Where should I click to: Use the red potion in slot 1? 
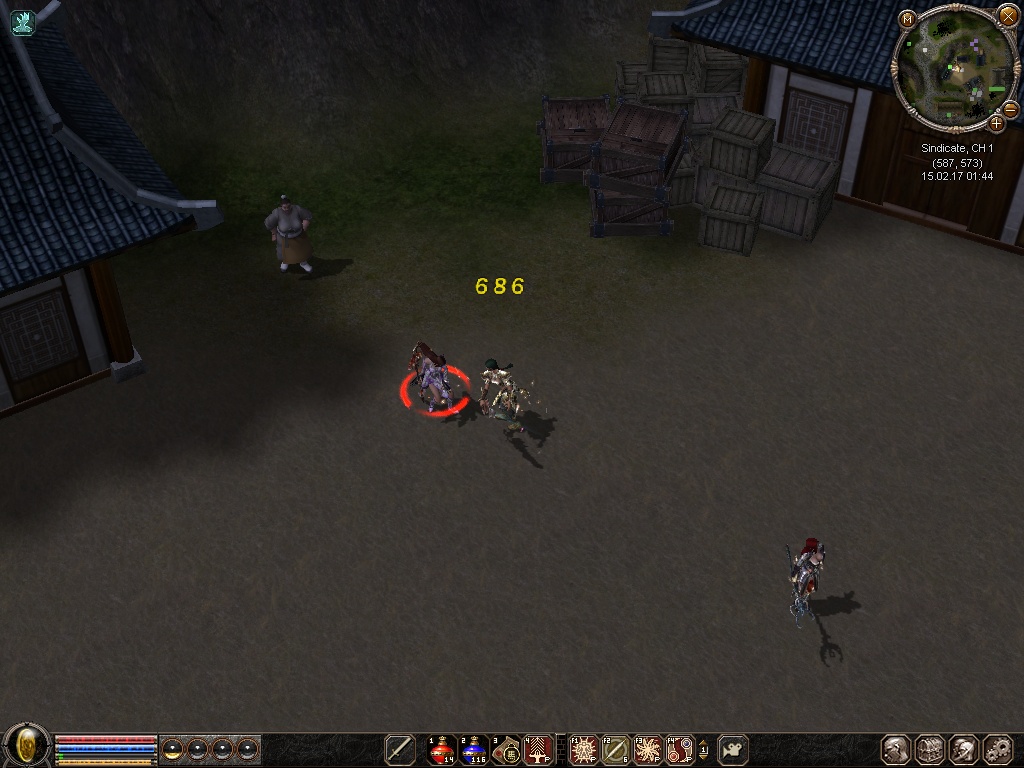[x=441, y=749]
